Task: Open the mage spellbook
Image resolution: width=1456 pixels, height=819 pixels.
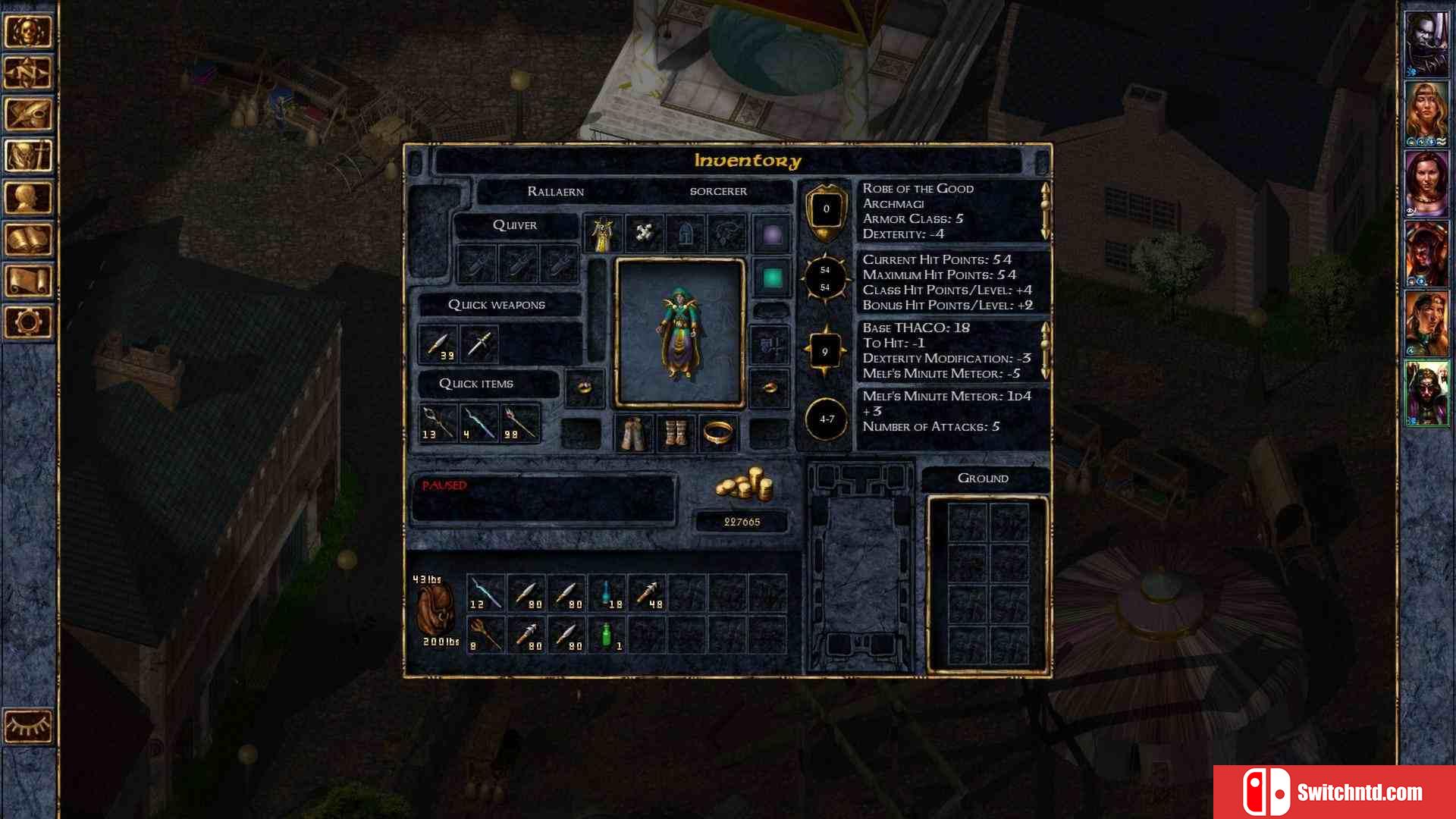Action: point(29,240)
